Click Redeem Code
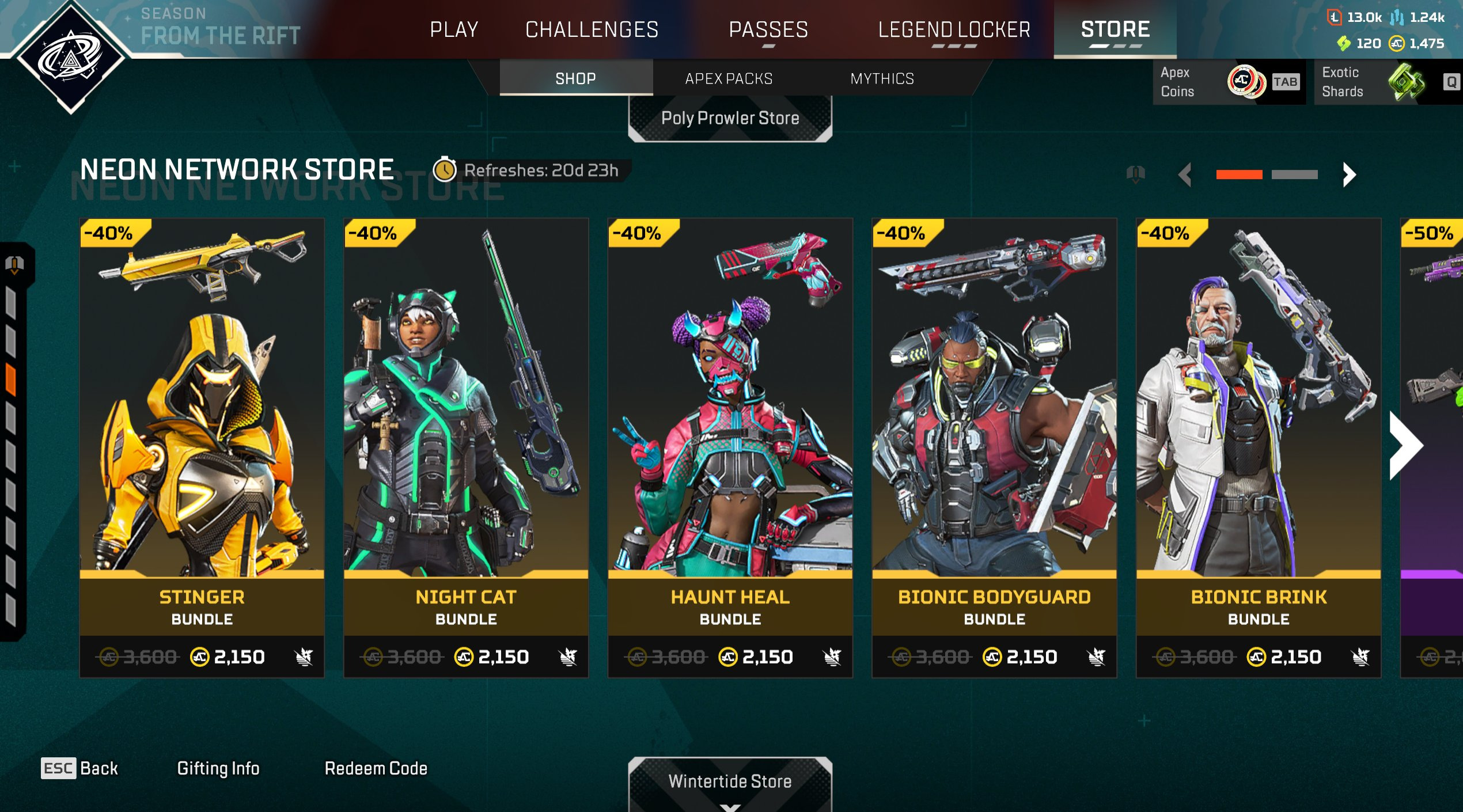The height and width of the screenshot is (812, 1463). pyautogui.click(x=376, y=768)
